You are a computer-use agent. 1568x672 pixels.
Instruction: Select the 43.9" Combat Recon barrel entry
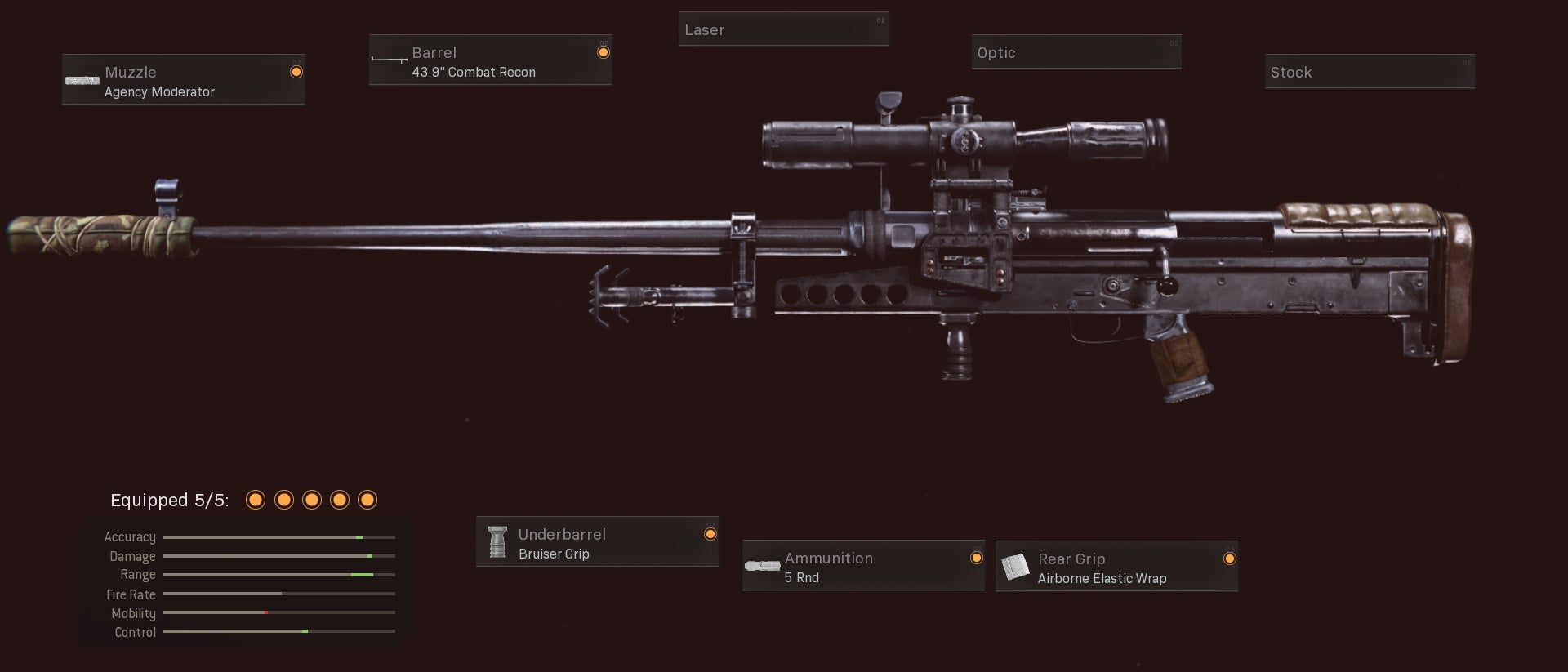click(x=472, y=72)
